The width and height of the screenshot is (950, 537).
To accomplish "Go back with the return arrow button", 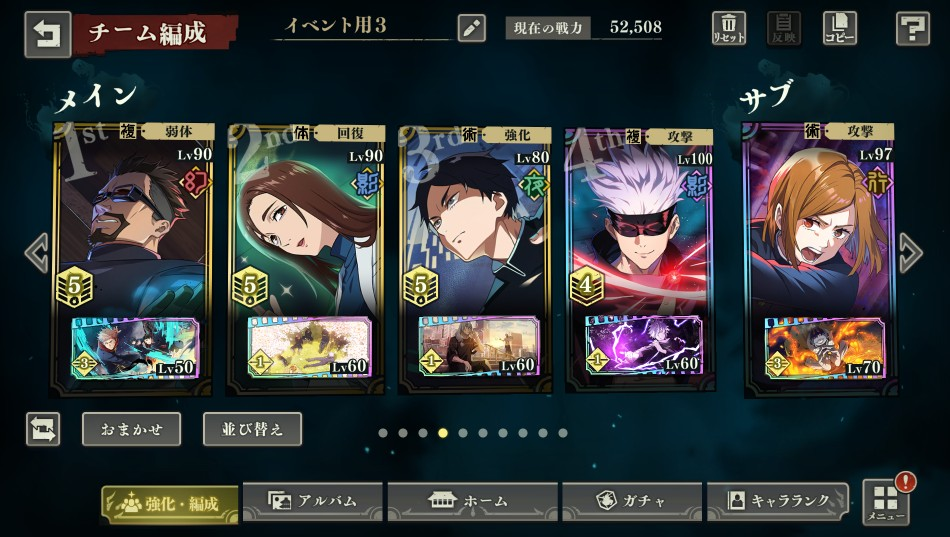I will pyautogui.click(x=47, y=32).
